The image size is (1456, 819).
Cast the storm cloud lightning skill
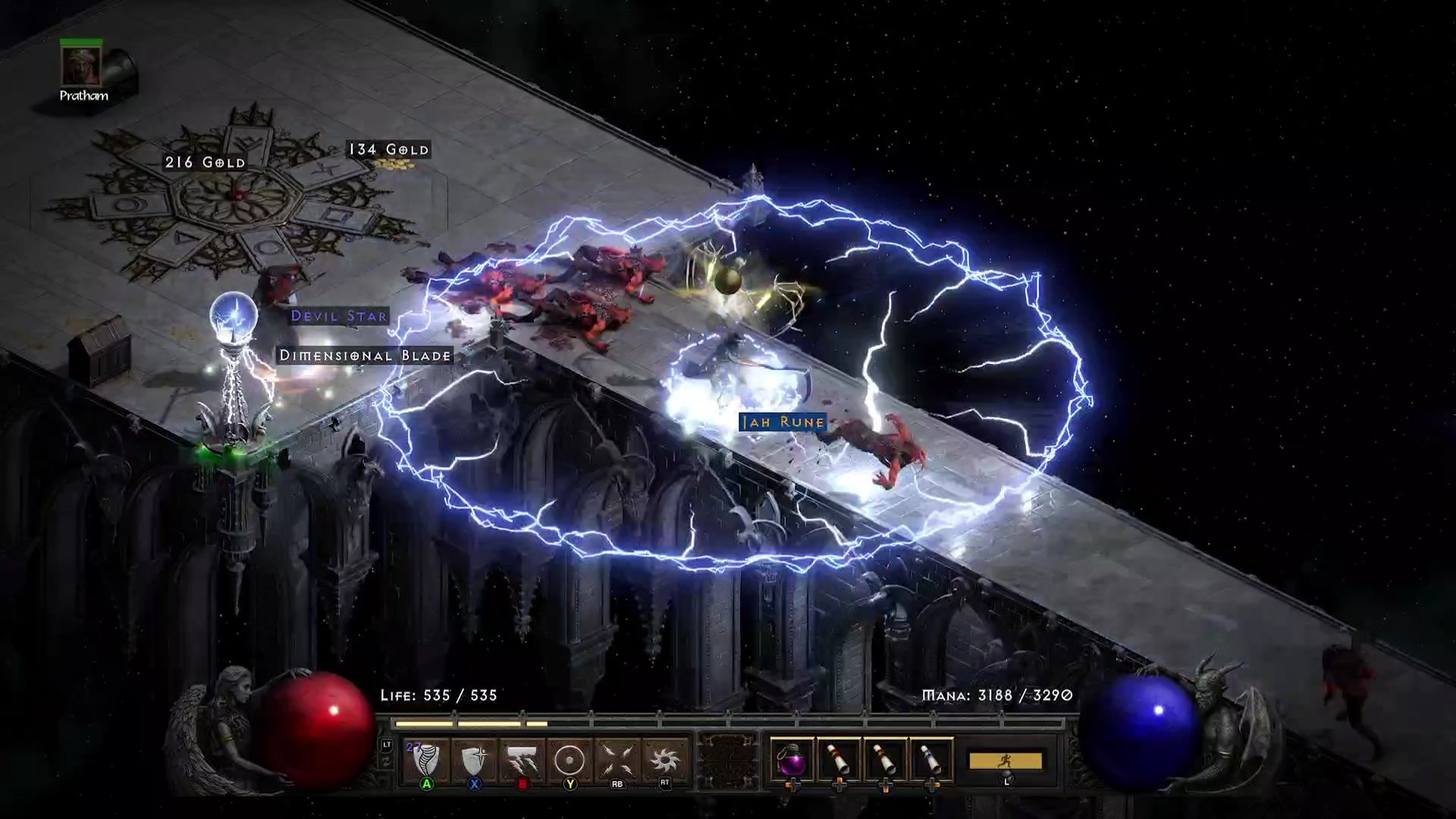(x=522, y=760)
